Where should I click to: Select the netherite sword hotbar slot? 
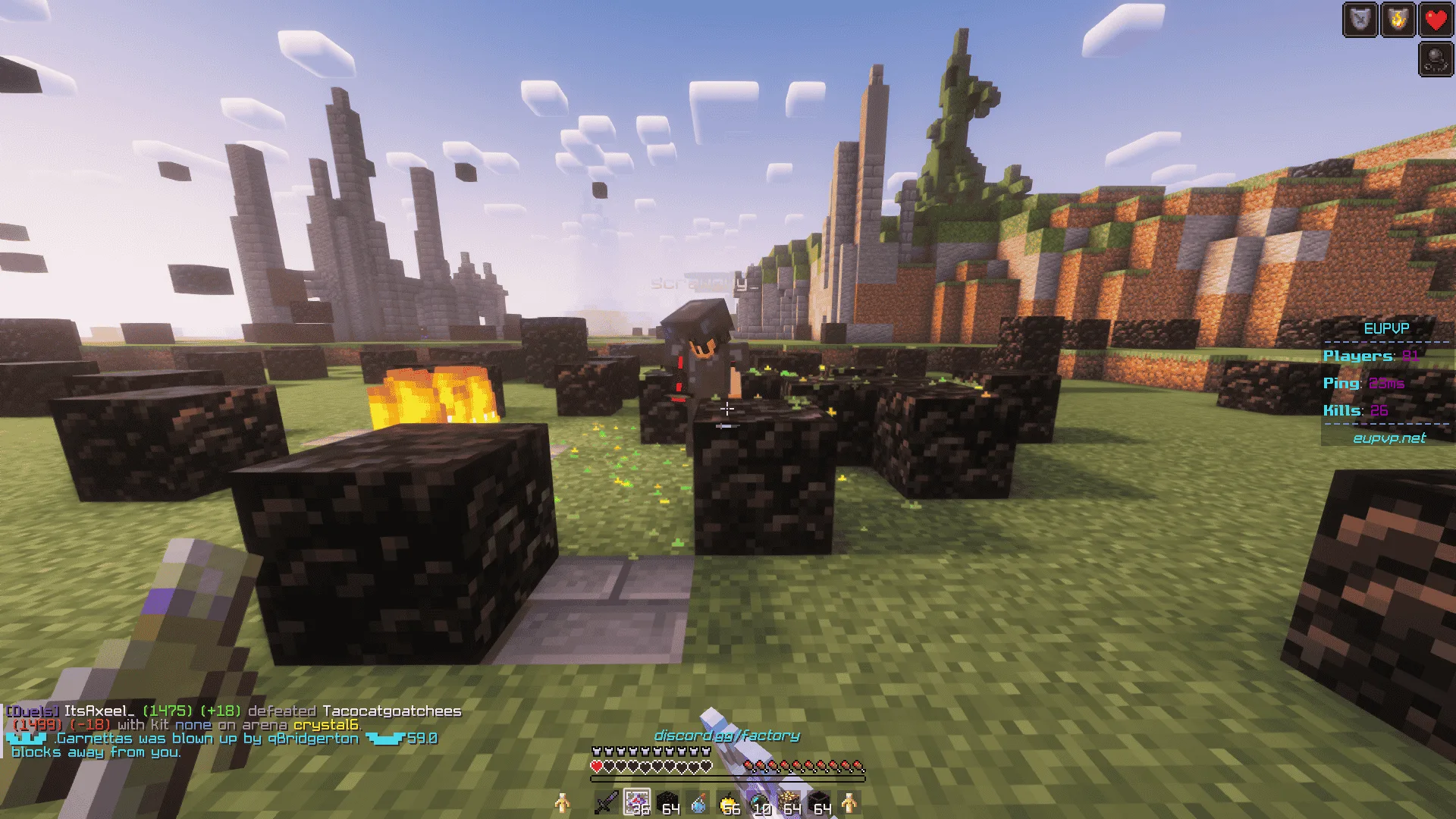point(607,802)
